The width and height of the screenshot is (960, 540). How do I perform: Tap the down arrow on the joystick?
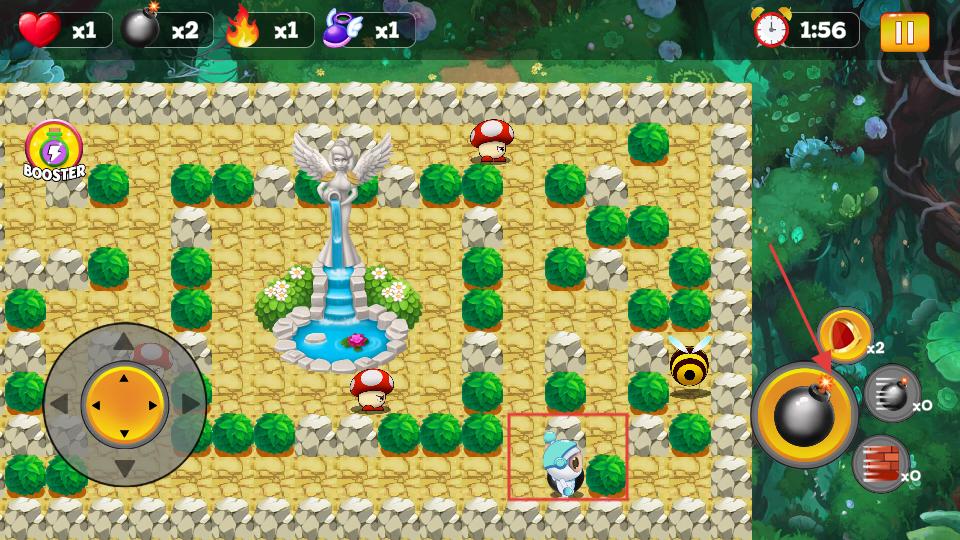click(124, 467)
